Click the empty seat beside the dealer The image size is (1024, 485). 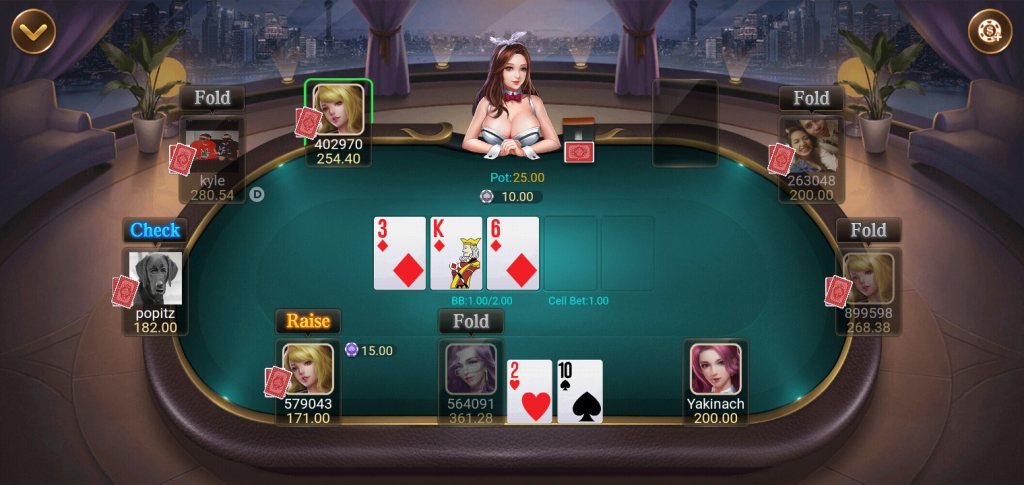tap(685, 122)
